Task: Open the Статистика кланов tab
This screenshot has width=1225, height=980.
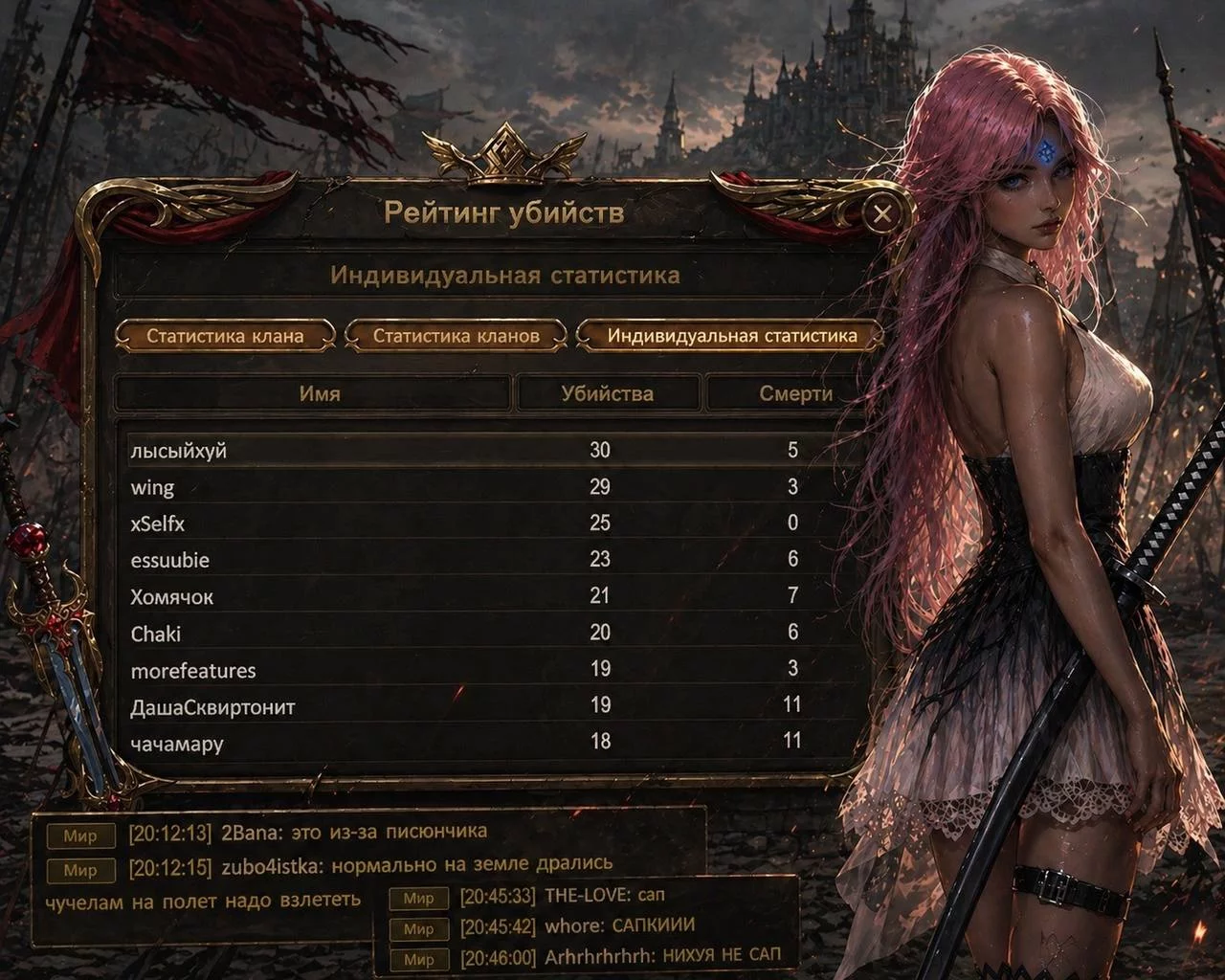Action: pyautogui.click(x=456, y=336)
